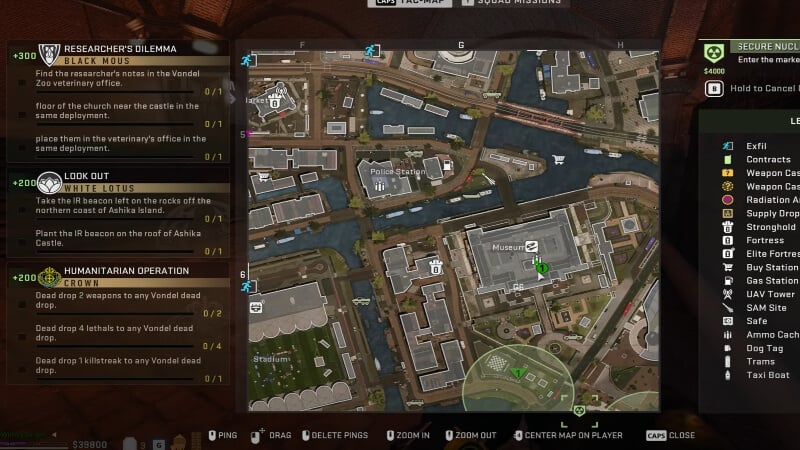Choose the Gas Station legend entry
The image size is (800, 450).
point(771,281)
